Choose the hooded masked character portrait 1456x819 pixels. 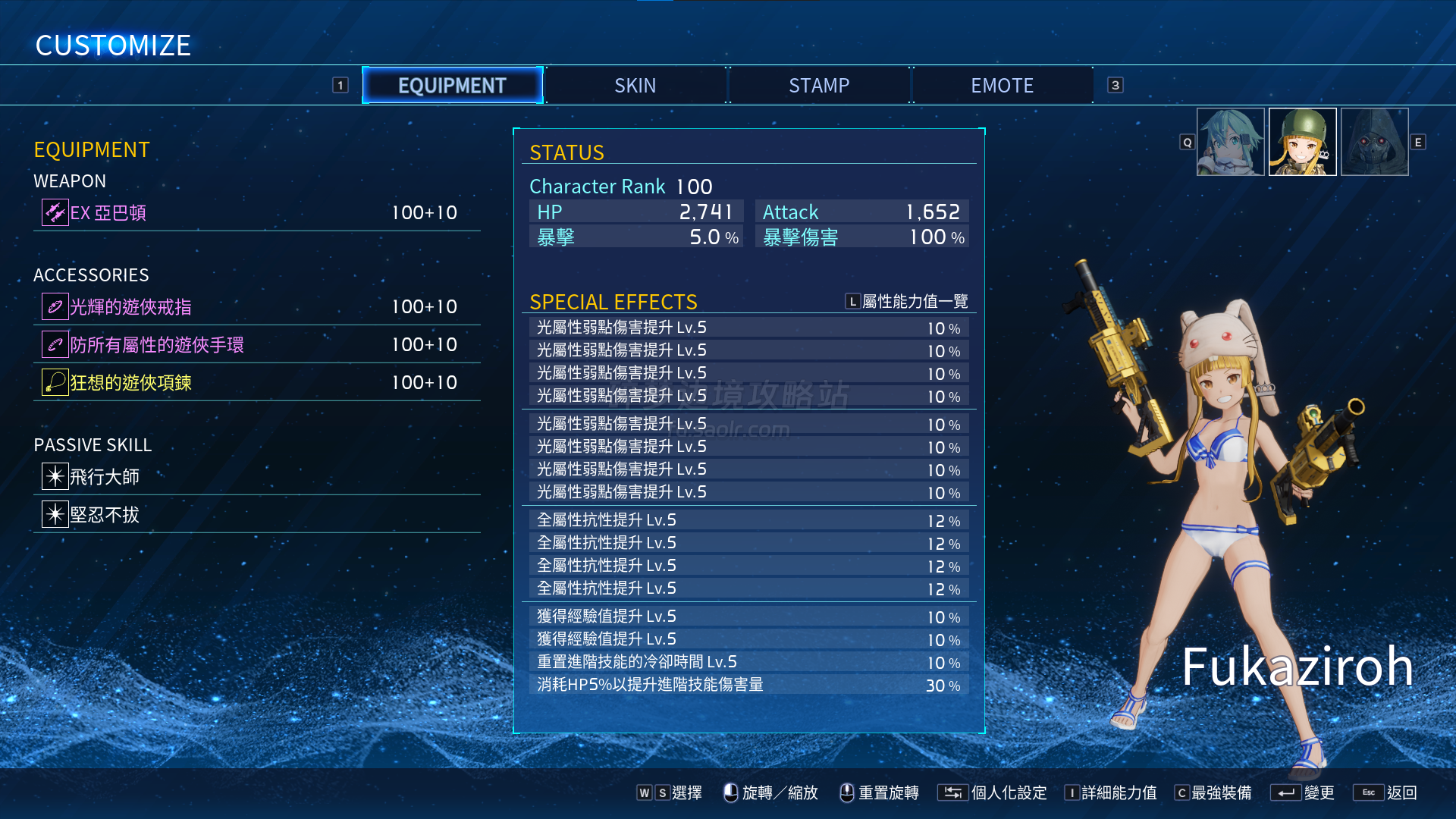[x=1374, y=142]
